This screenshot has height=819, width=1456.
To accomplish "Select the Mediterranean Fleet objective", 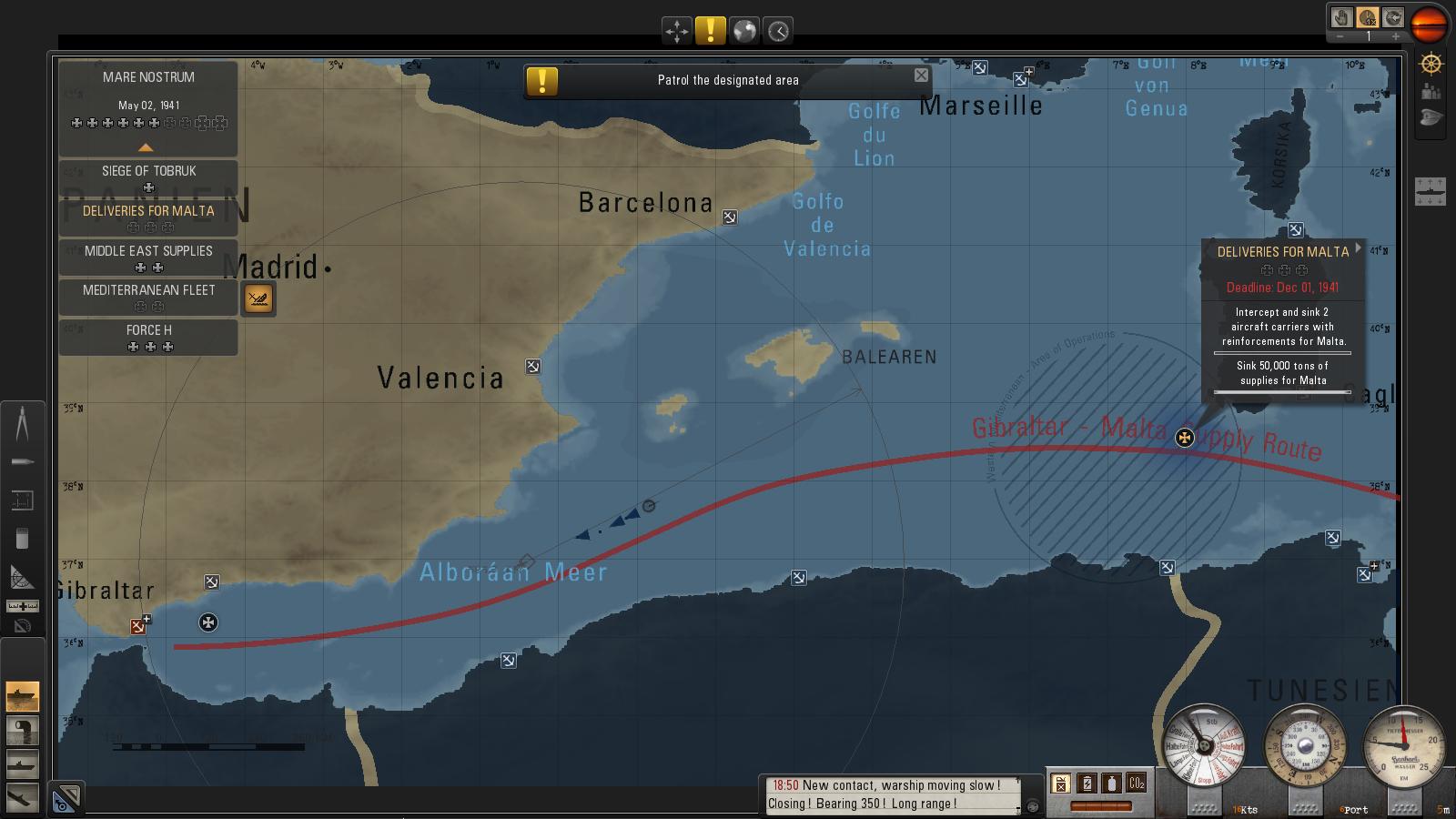I will tap(148, 297).
